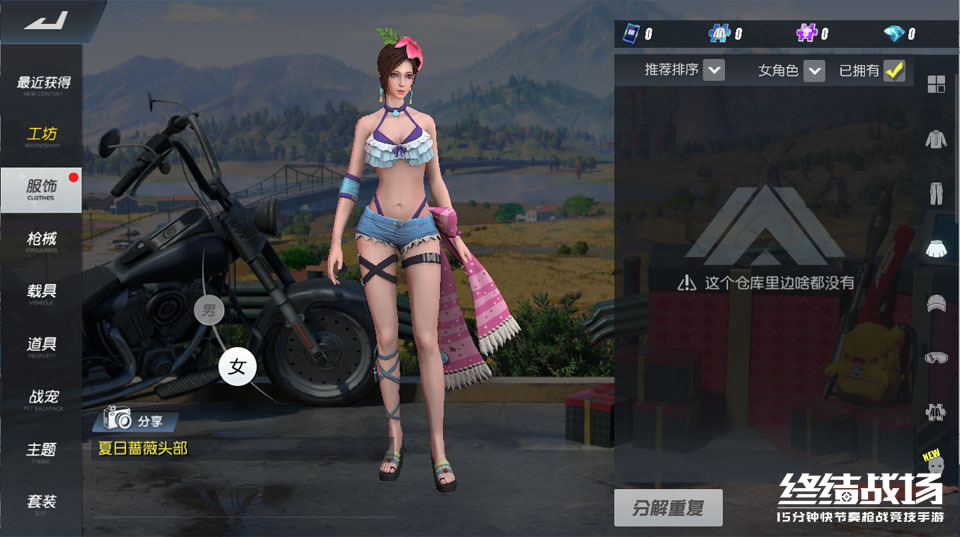The height and width of the screenshot is (537, 960).
Task: Open the 道具 property section
Action: tap(42, 346)
